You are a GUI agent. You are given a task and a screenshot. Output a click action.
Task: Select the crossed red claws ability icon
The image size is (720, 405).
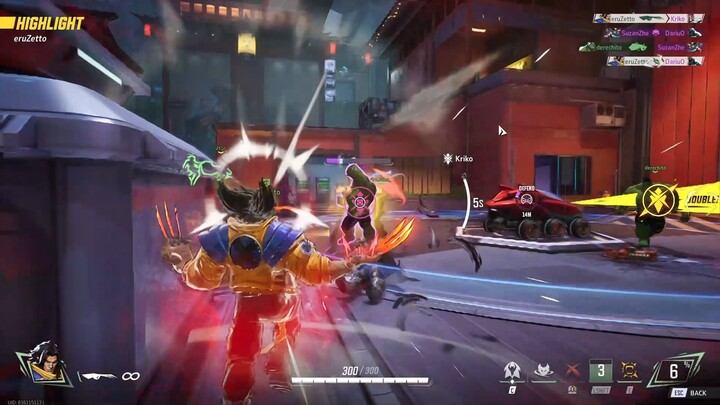click(x=572, y=372)
